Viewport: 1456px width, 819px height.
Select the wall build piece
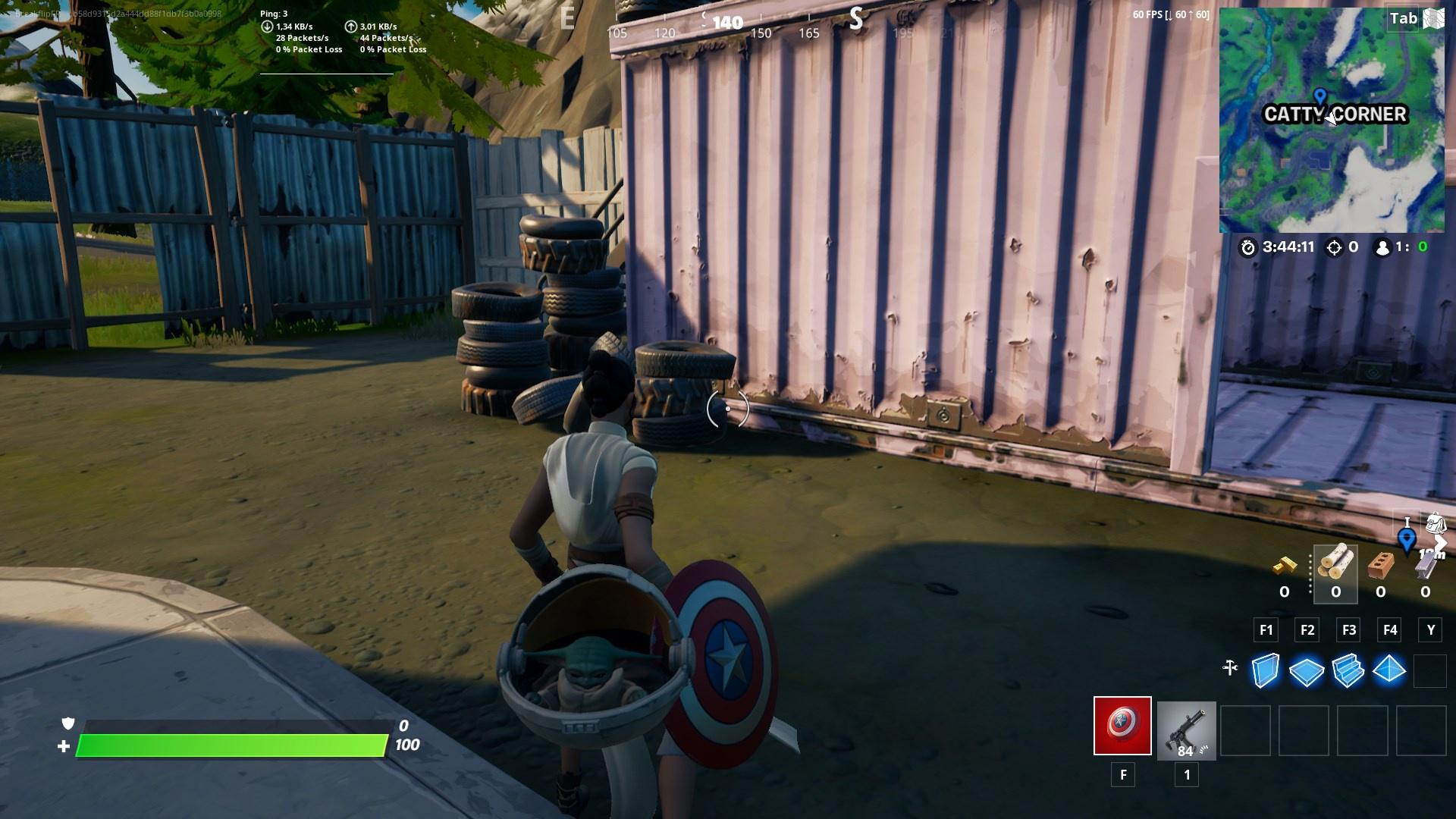pos(1266,669)
